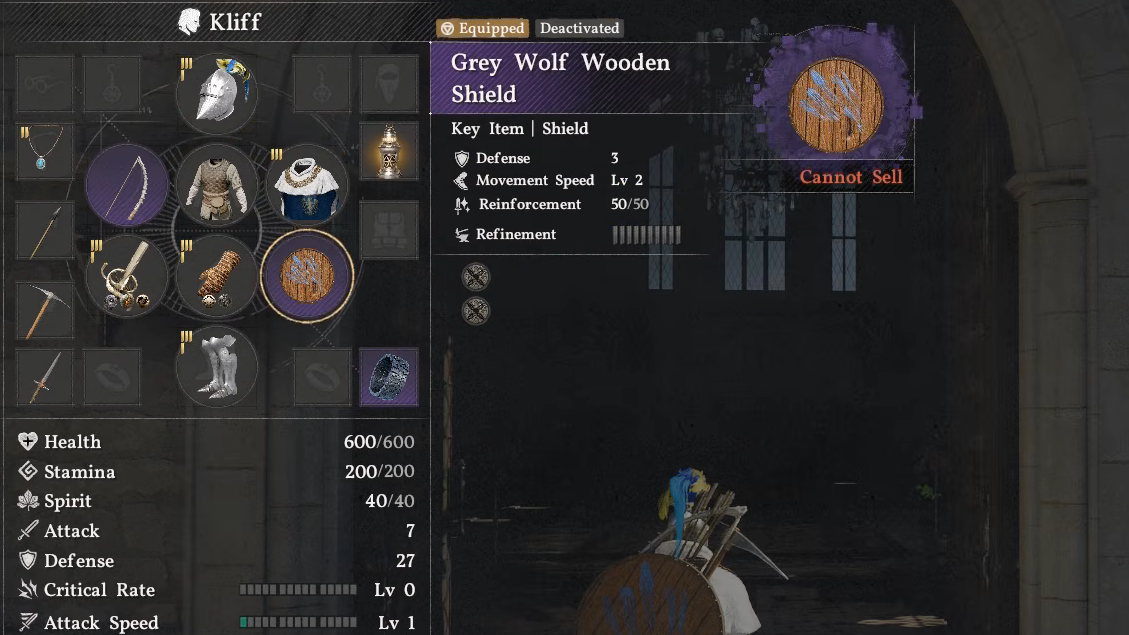The image size is (1129, 635).
Task: Open the basket-hilt sword weapon slot
Action: pos(126,275)
